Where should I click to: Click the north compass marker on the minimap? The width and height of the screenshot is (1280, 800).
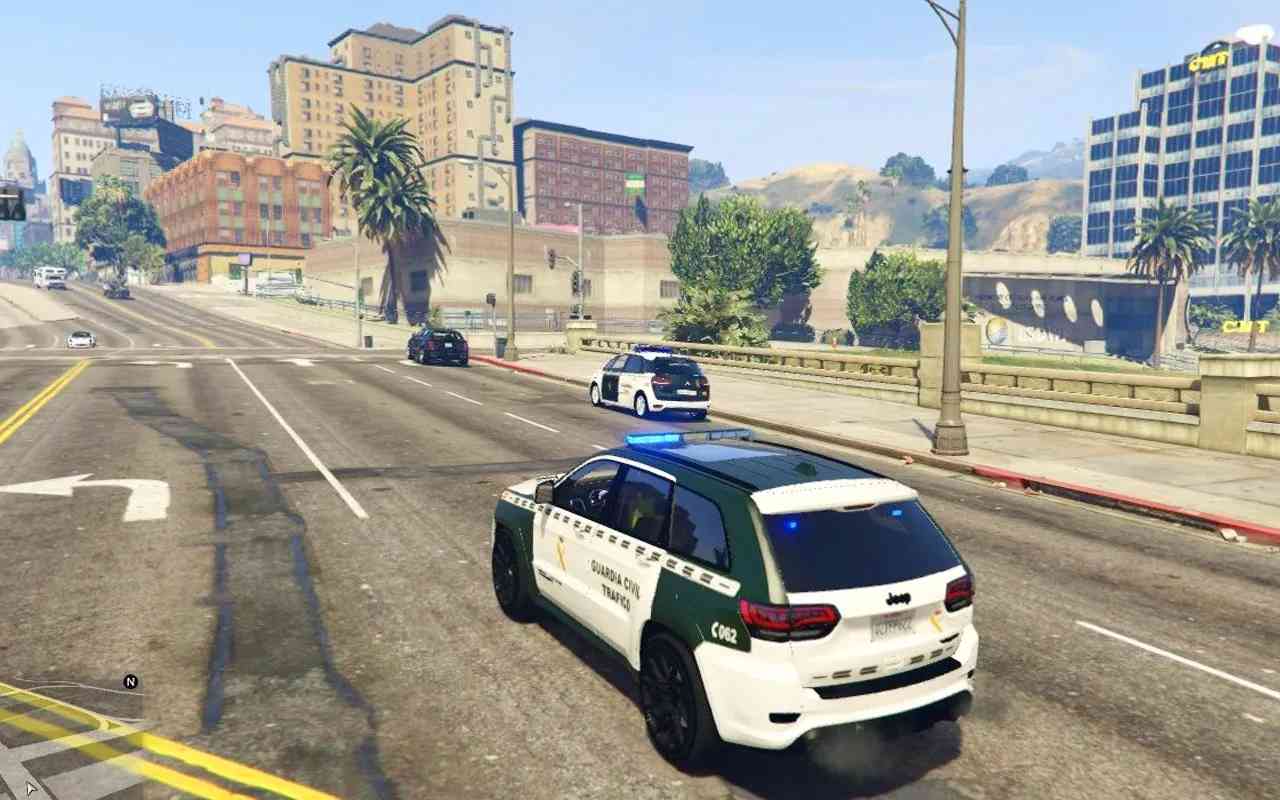pyautogui.click(x=130, y=682)
